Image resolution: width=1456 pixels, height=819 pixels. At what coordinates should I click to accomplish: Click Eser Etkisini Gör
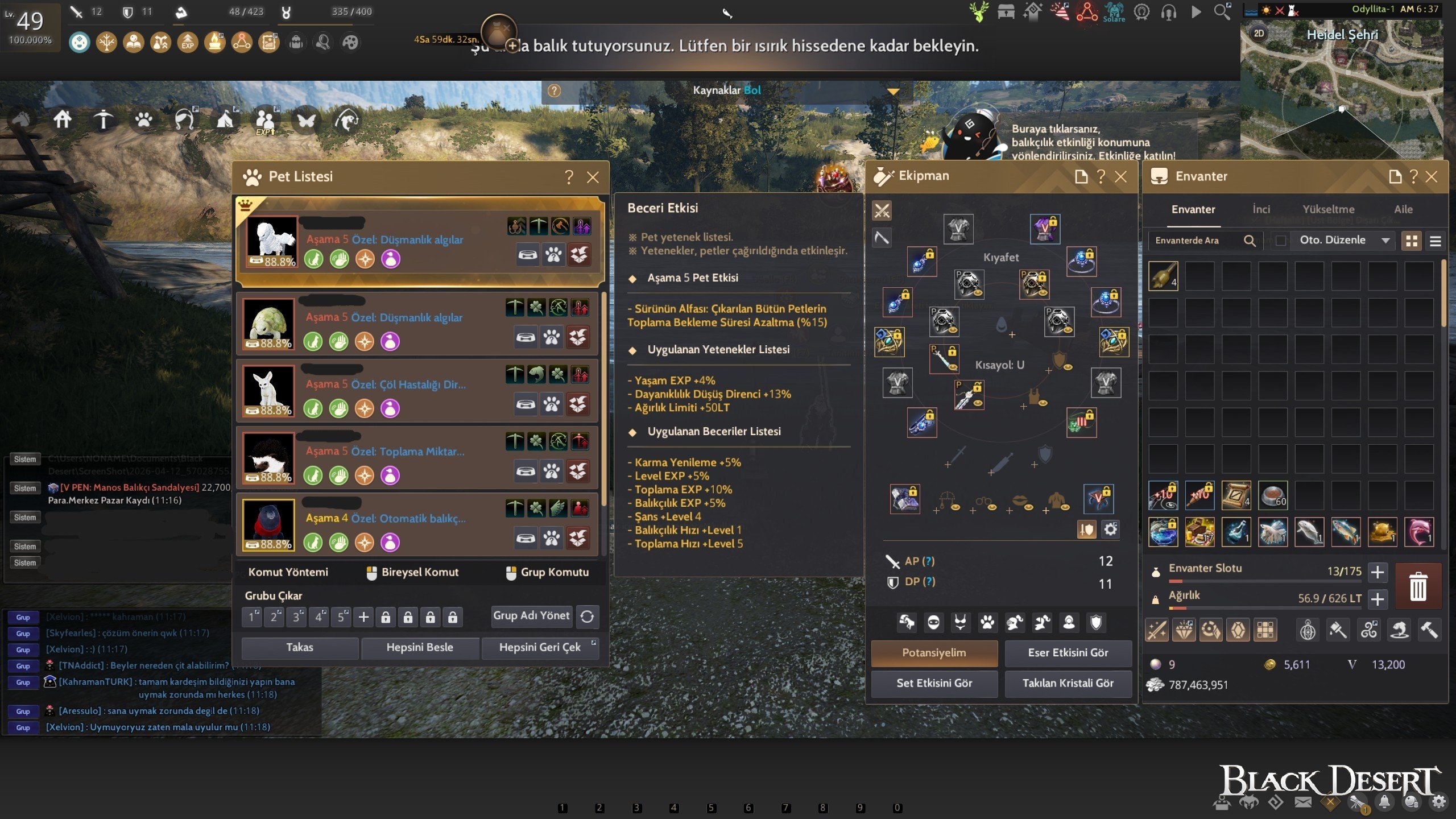(x=1068, y=653)
